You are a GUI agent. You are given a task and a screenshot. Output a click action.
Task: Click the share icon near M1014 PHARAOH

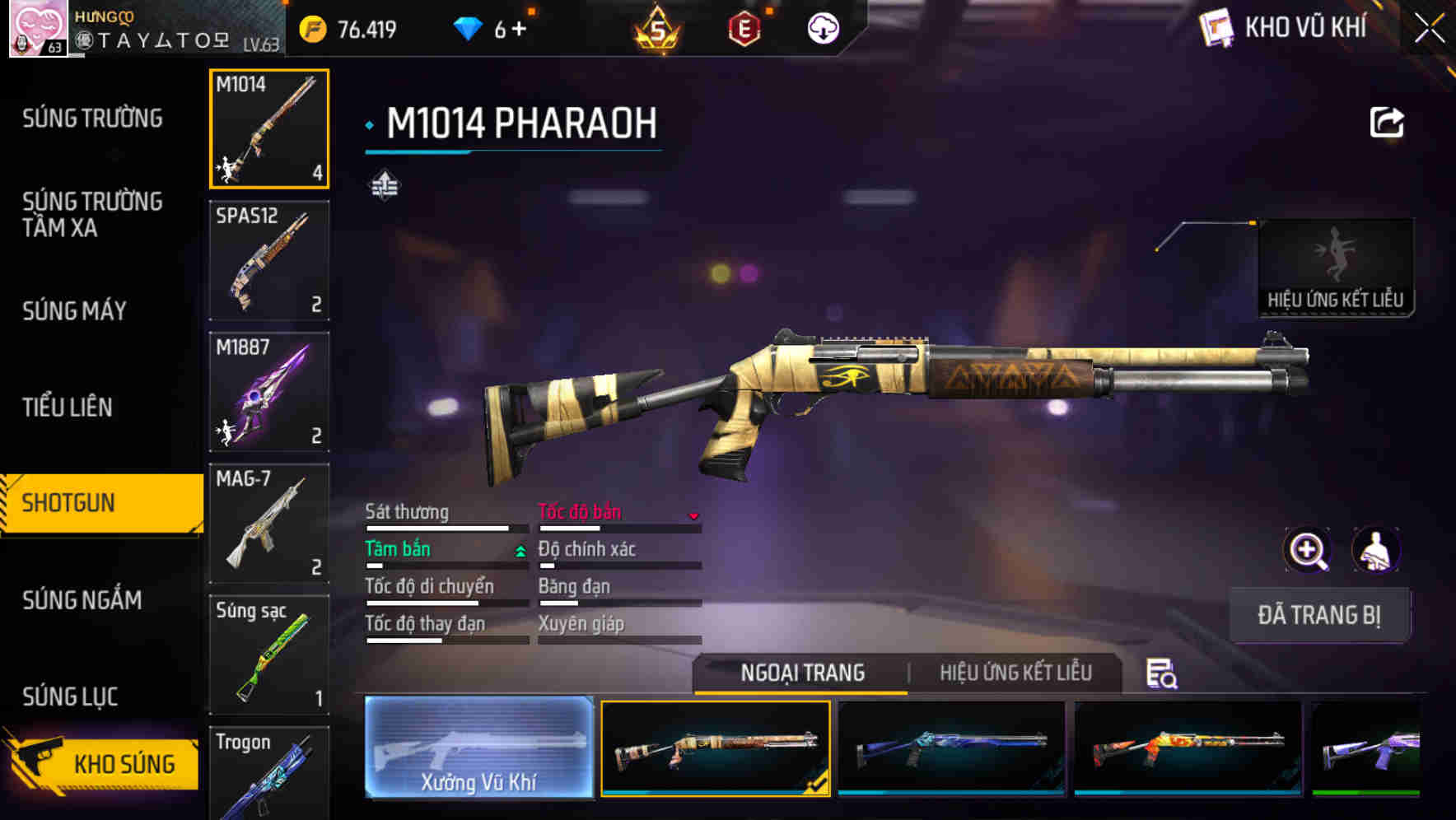tap(1388, 122)
